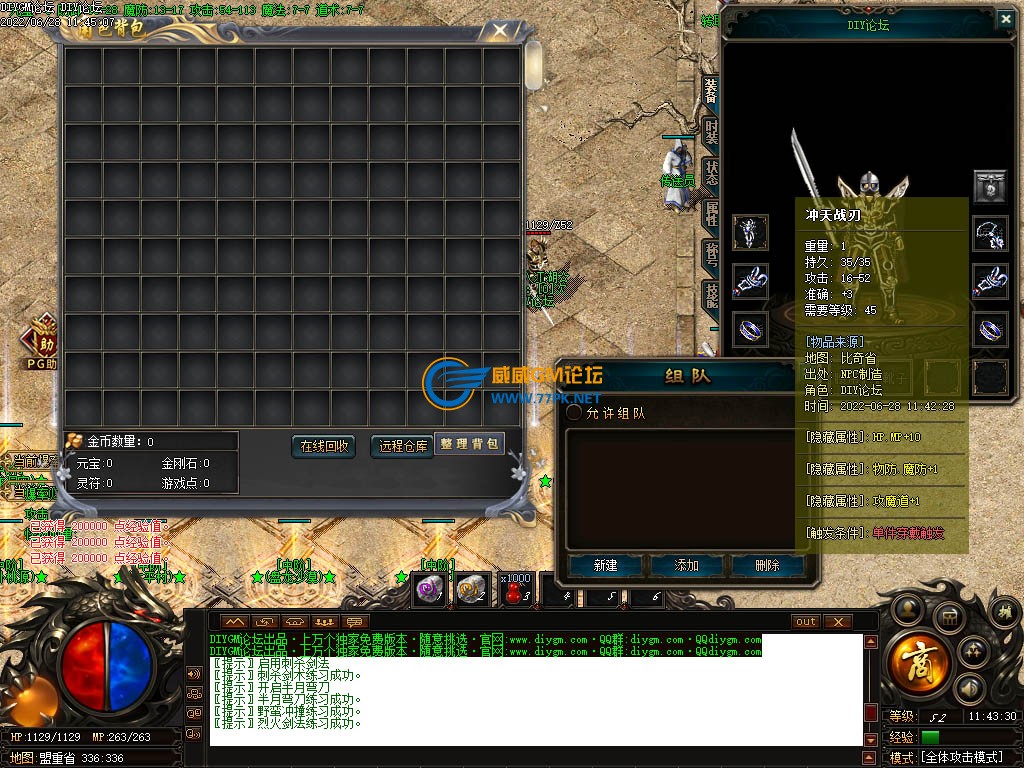
Task: Close the DIY论坛 character panel
Action: (x=1005, y=18)
